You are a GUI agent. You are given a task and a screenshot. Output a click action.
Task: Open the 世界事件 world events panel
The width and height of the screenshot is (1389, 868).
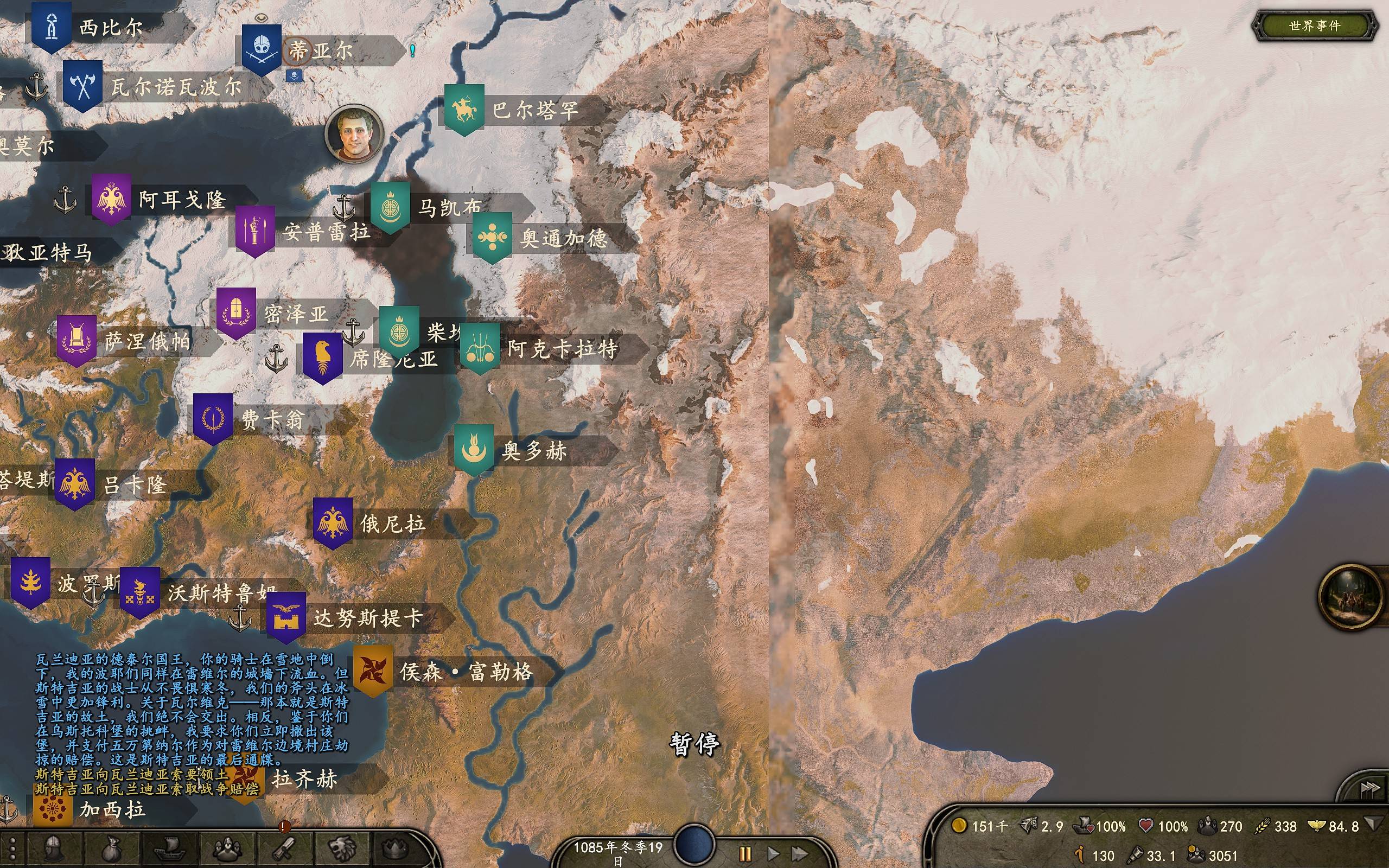coord(1314,26)
